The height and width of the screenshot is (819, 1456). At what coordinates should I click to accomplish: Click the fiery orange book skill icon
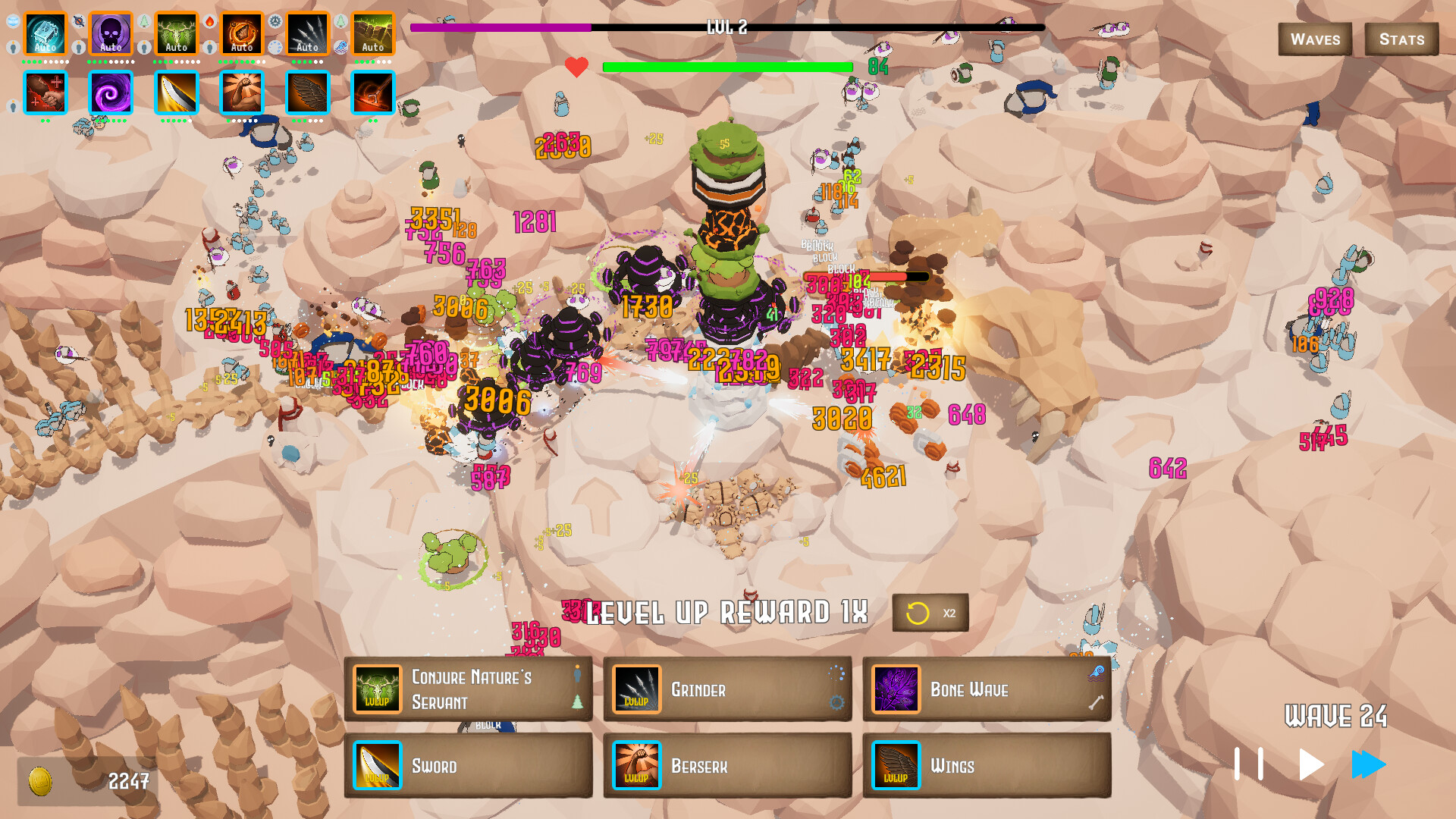[242, 32]
